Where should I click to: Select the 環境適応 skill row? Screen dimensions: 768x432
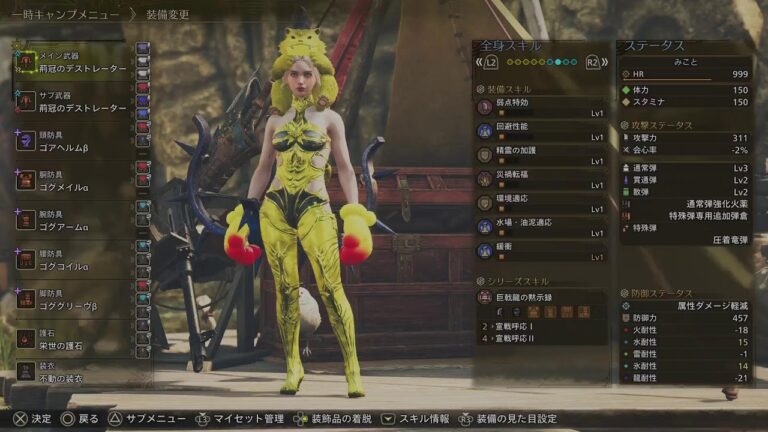click(x=542, y=204)
